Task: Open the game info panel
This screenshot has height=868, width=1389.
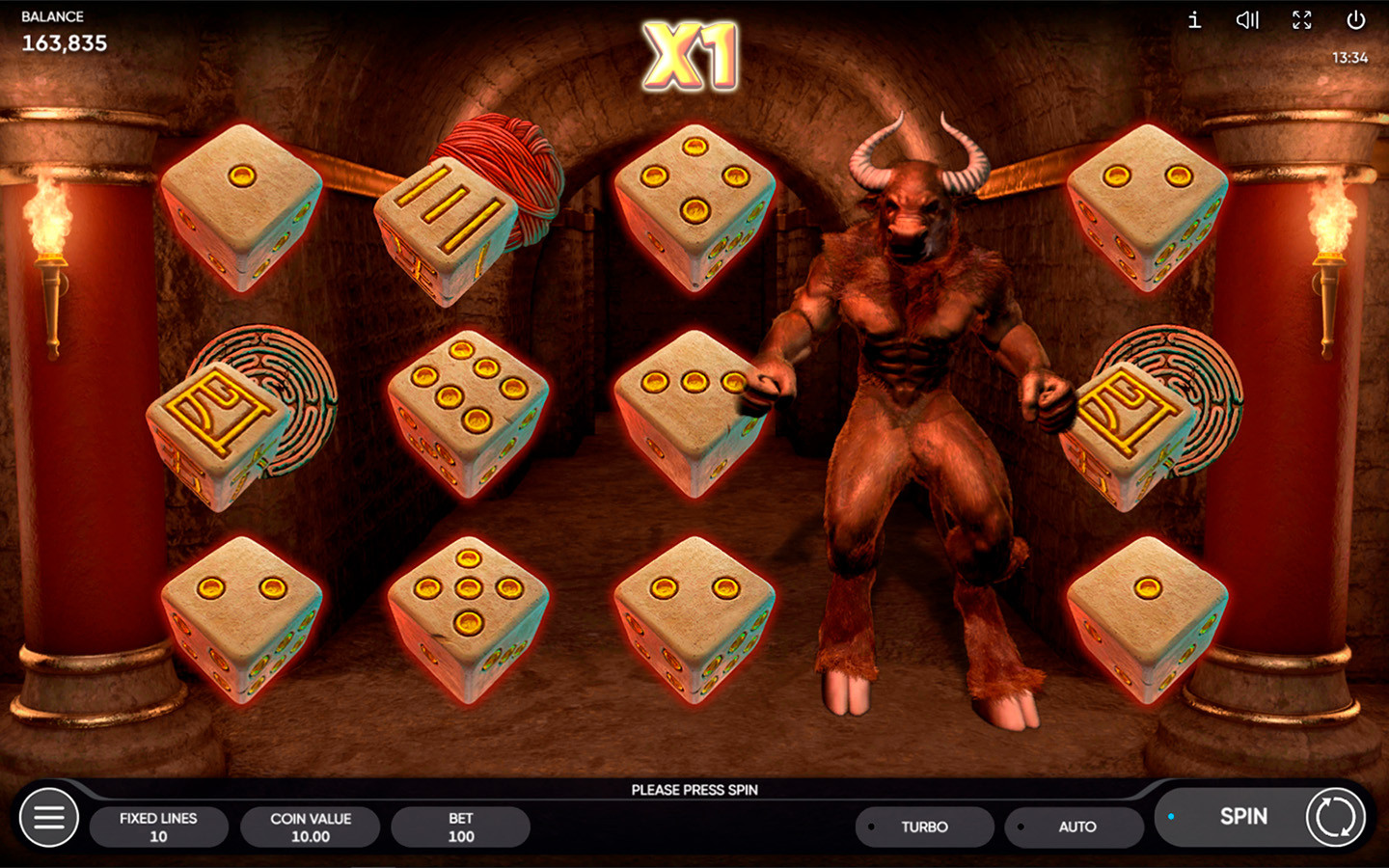Action: point(1194,20)
